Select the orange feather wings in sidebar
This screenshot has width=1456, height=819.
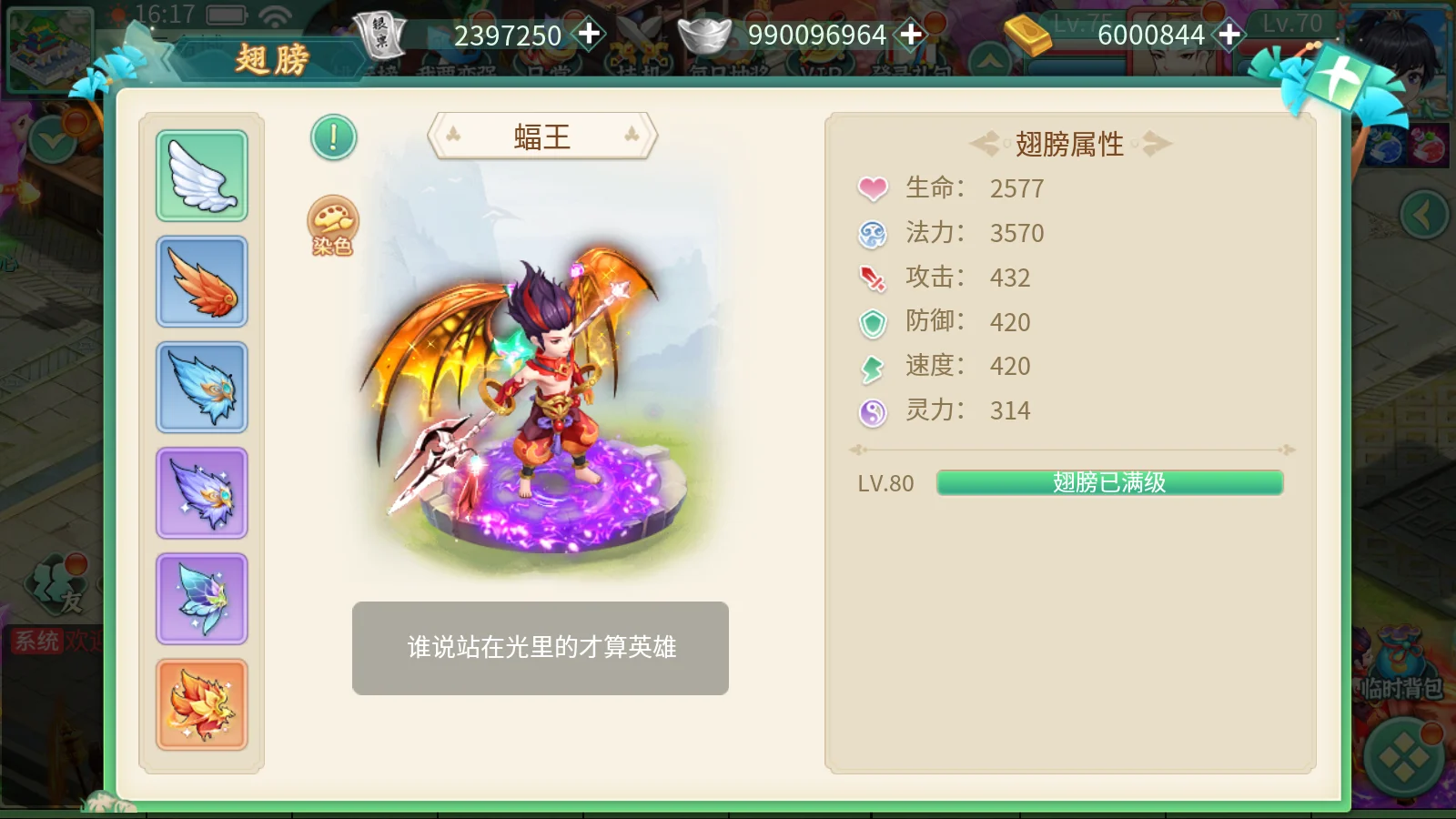click(x=201, y=282)
